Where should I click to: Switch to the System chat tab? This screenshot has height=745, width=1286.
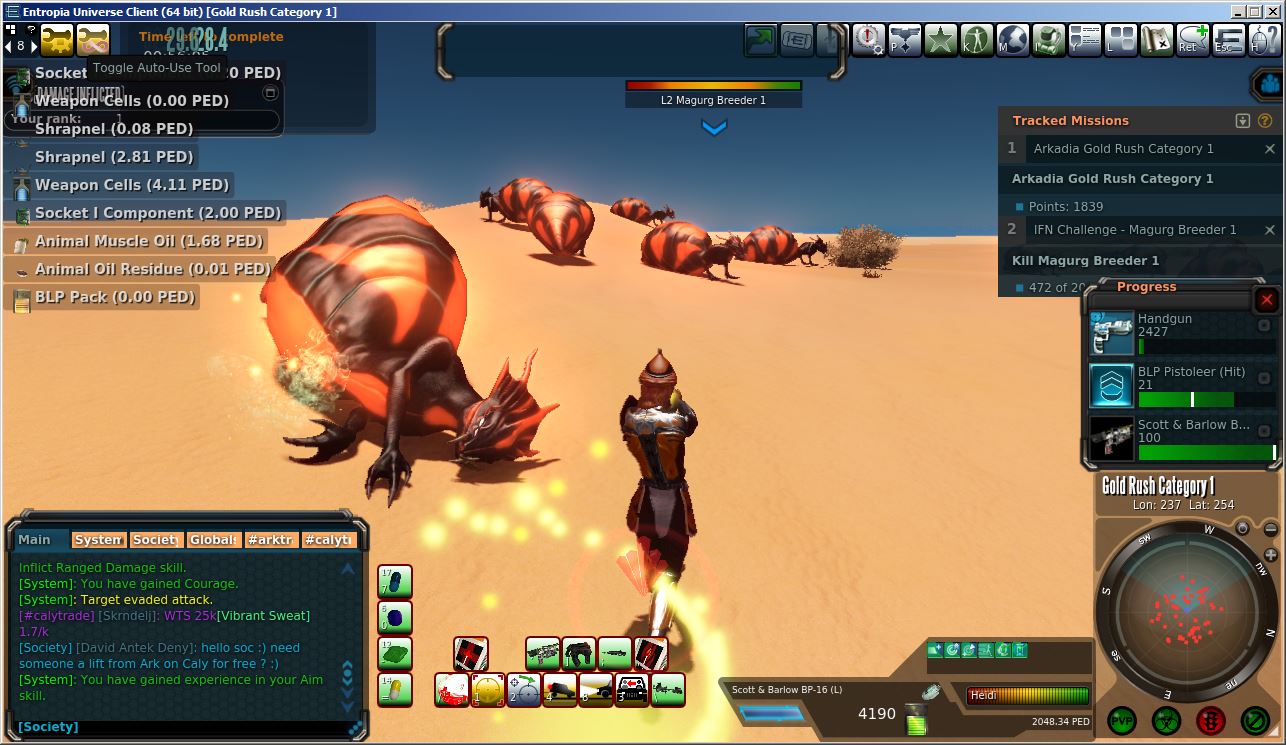click(99, 540)
